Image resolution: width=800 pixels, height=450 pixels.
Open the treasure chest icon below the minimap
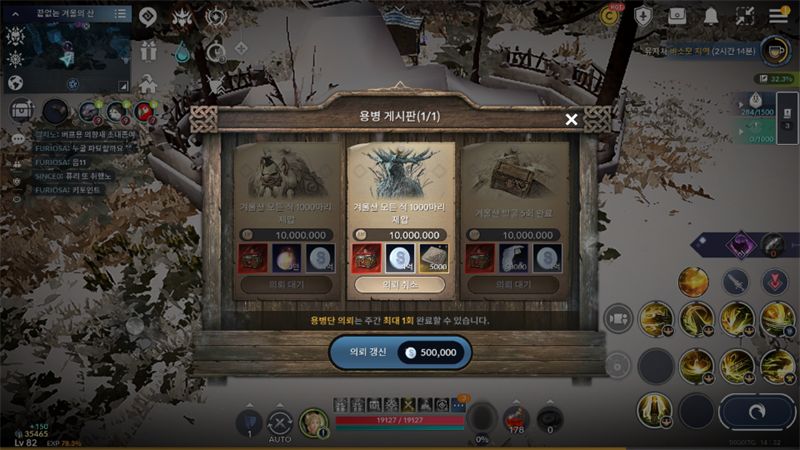click(20, 108)
